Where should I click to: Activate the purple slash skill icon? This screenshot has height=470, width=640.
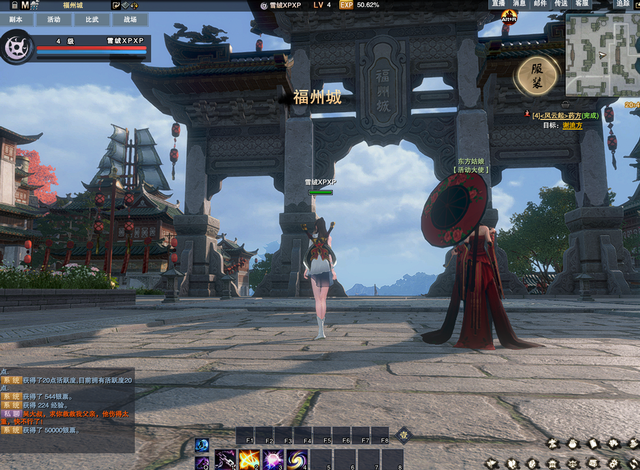226,459
